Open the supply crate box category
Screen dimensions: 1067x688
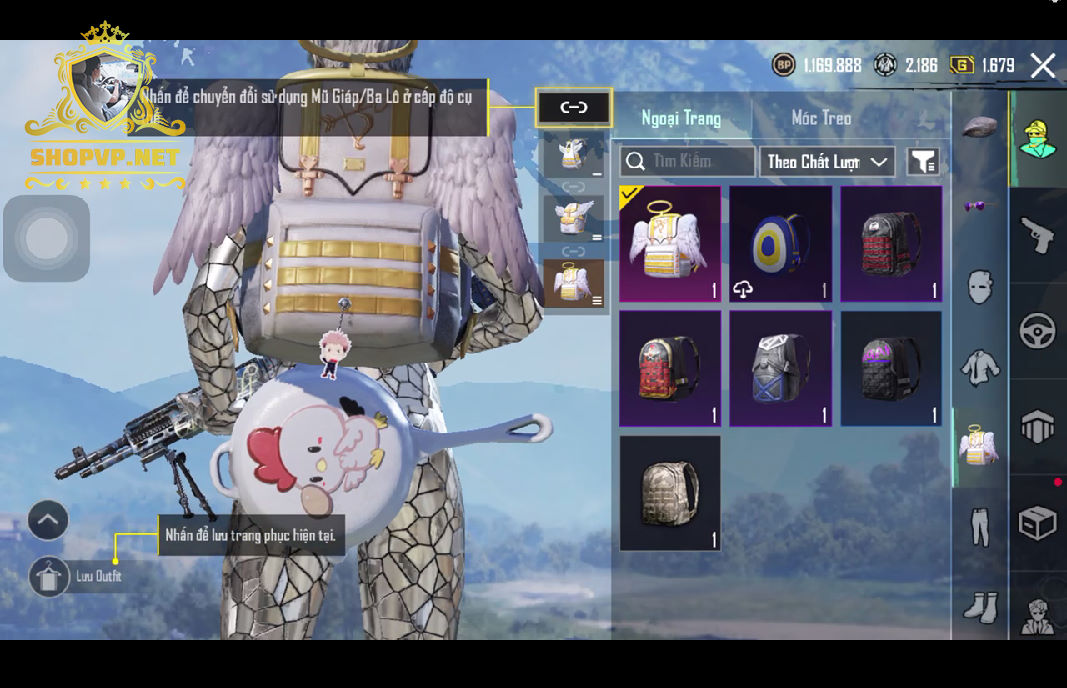pyautogui.click(x=1037, y=522)
